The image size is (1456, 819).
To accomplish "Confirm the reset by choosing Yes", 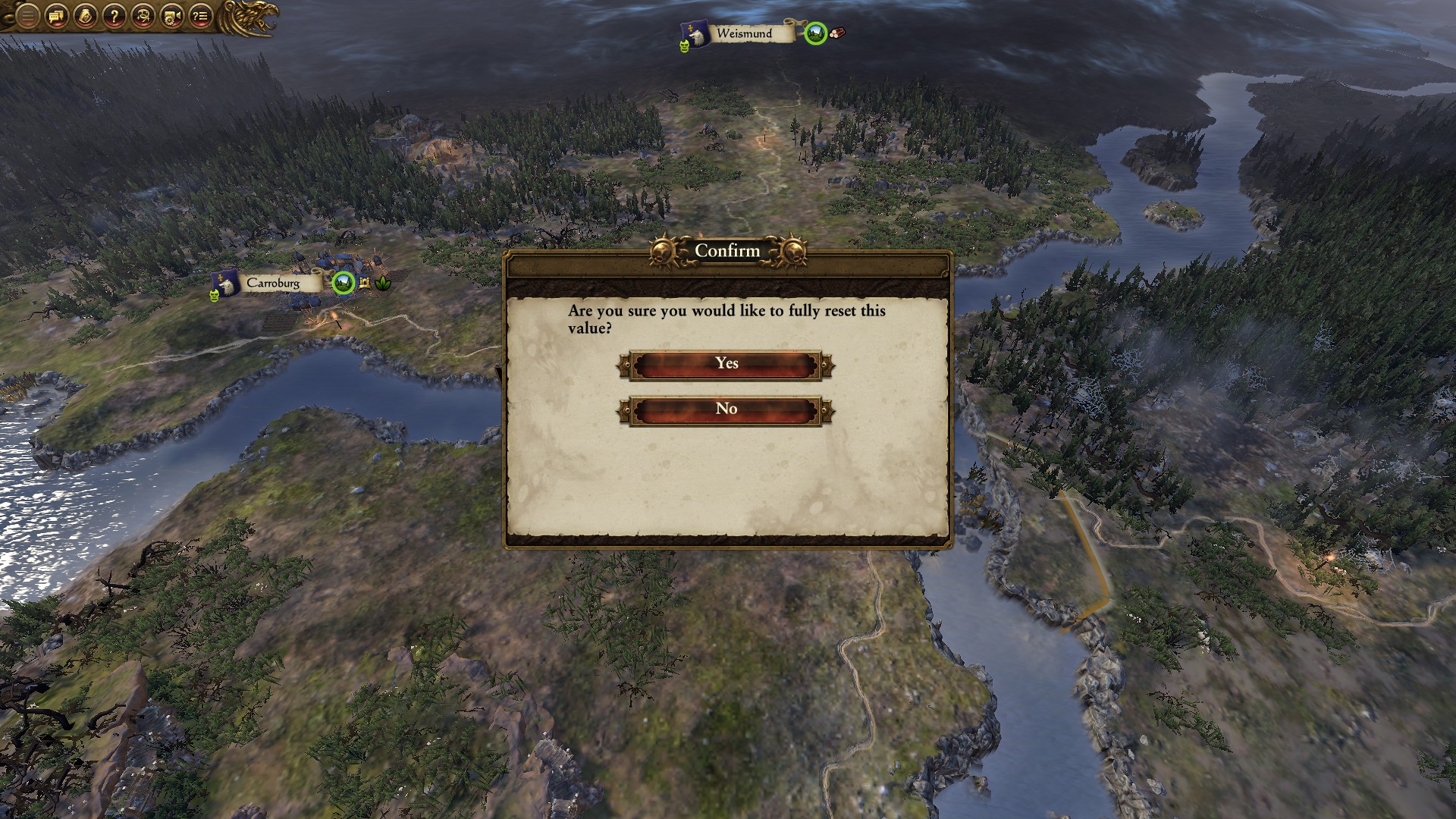I will [726, 365].
